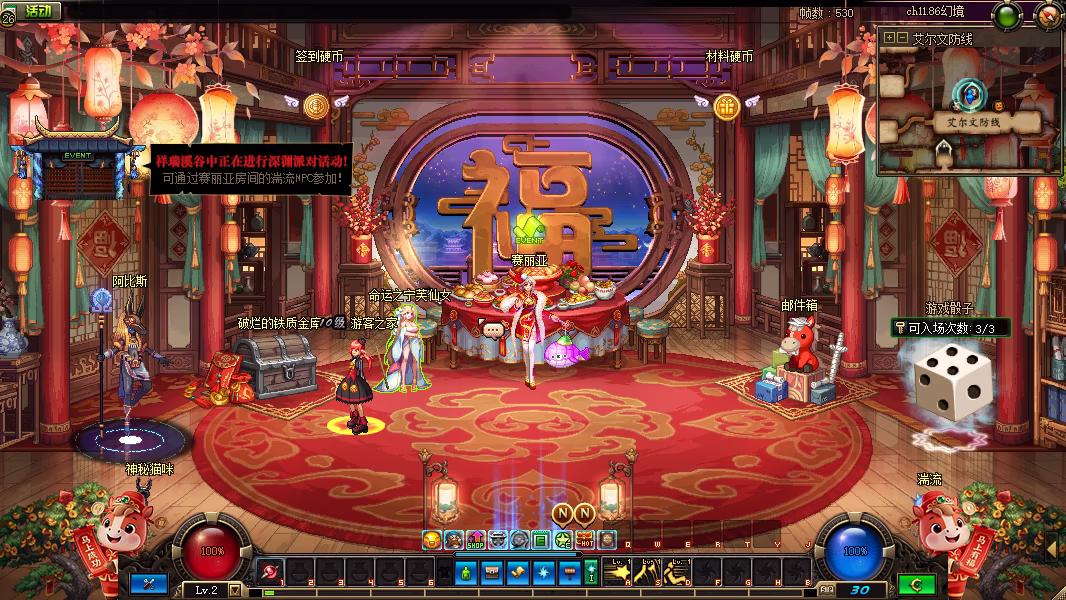Image resolution: width=1066 pixels, height=600 pixels.
Task: Open the SHOP icon in the menu bar
Action: pos(476,540)
